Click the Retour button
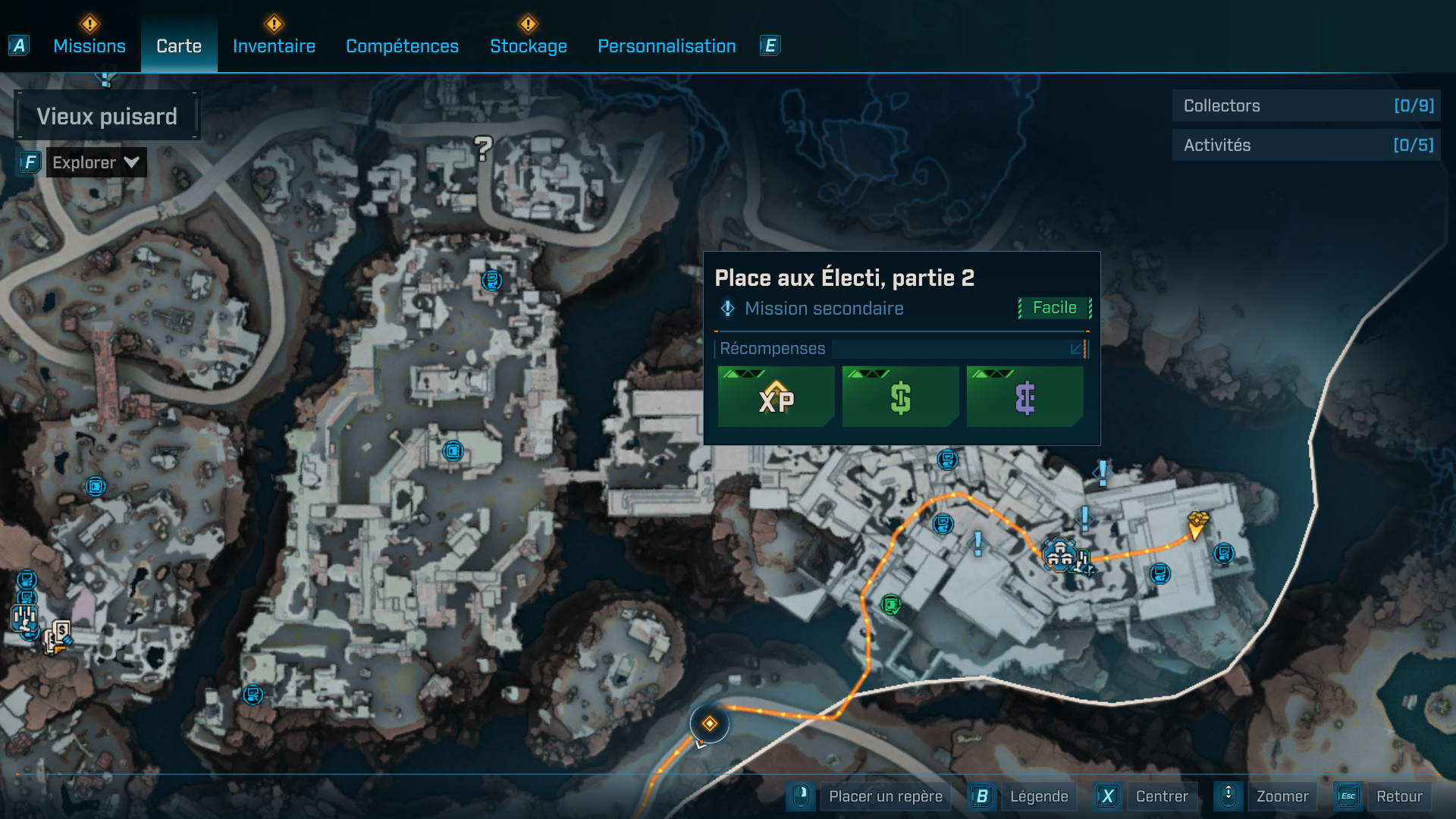The height and width of the screenshot is (819, 1456). (1398, 796)
